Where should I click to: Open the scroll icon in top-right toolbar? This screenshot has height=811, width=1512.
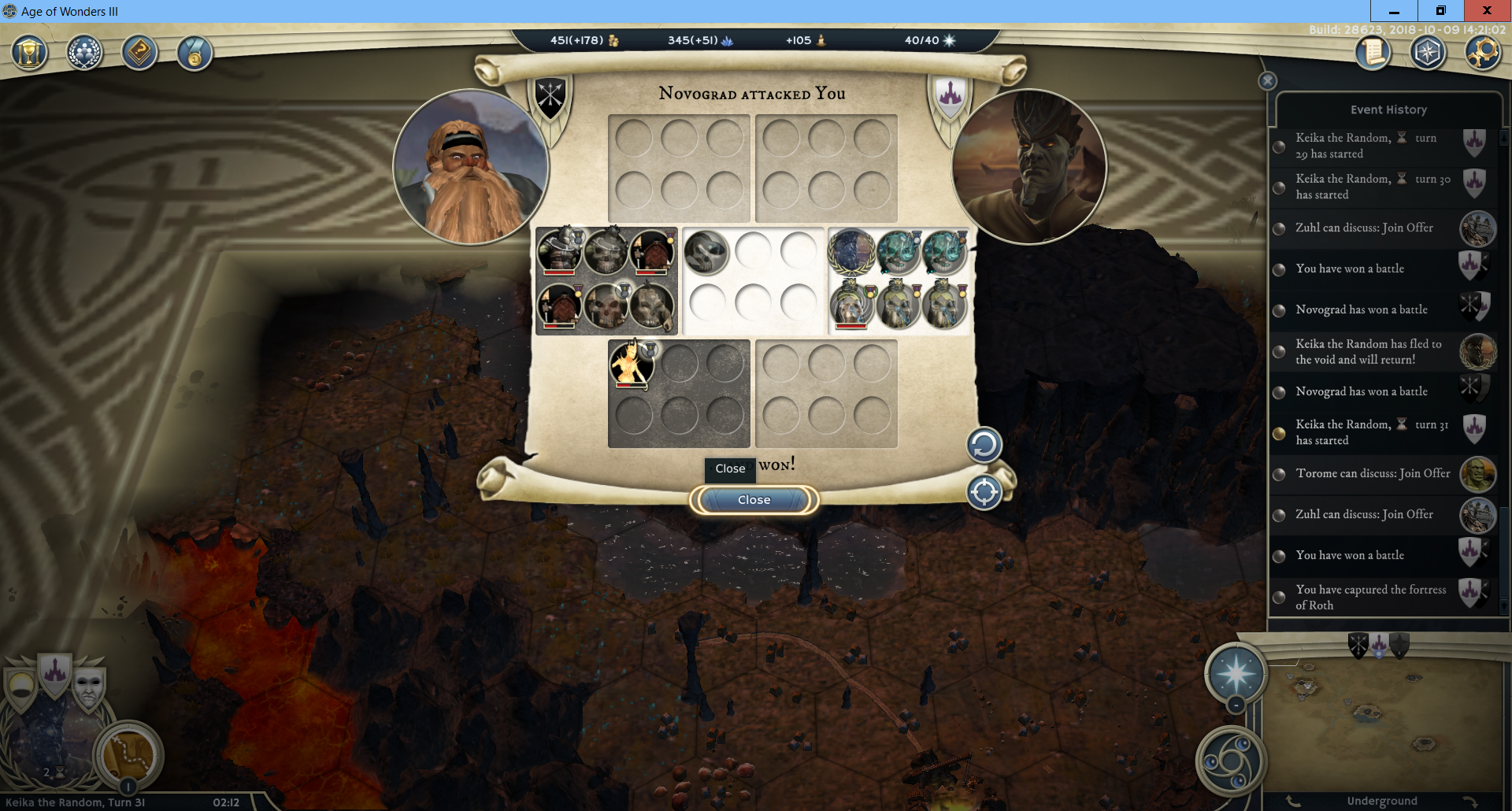[x=1373, y=54]
